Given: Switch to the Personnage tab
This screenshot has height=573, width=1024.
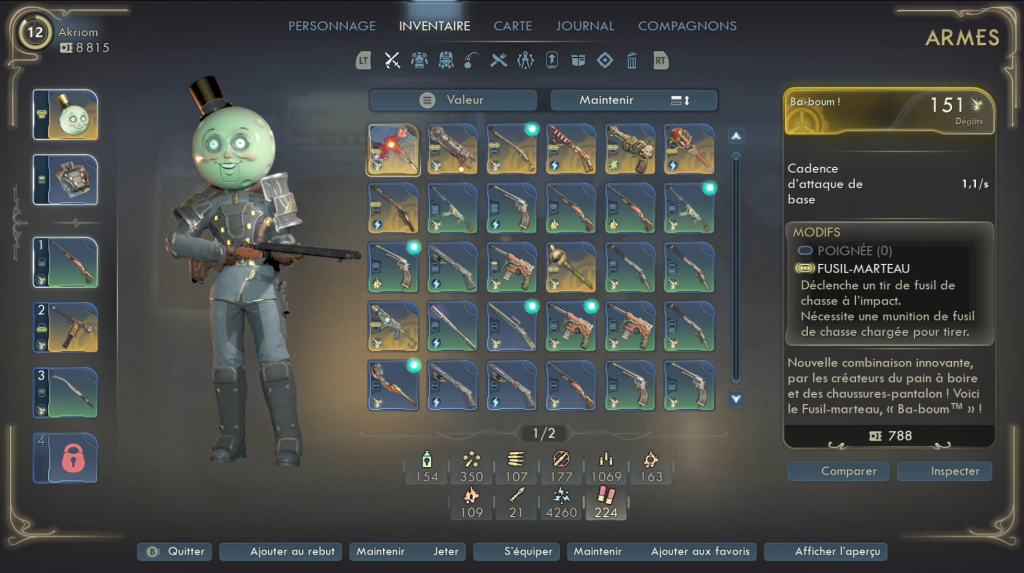Looking at the screenshot, I should click(x=332, y=26).
